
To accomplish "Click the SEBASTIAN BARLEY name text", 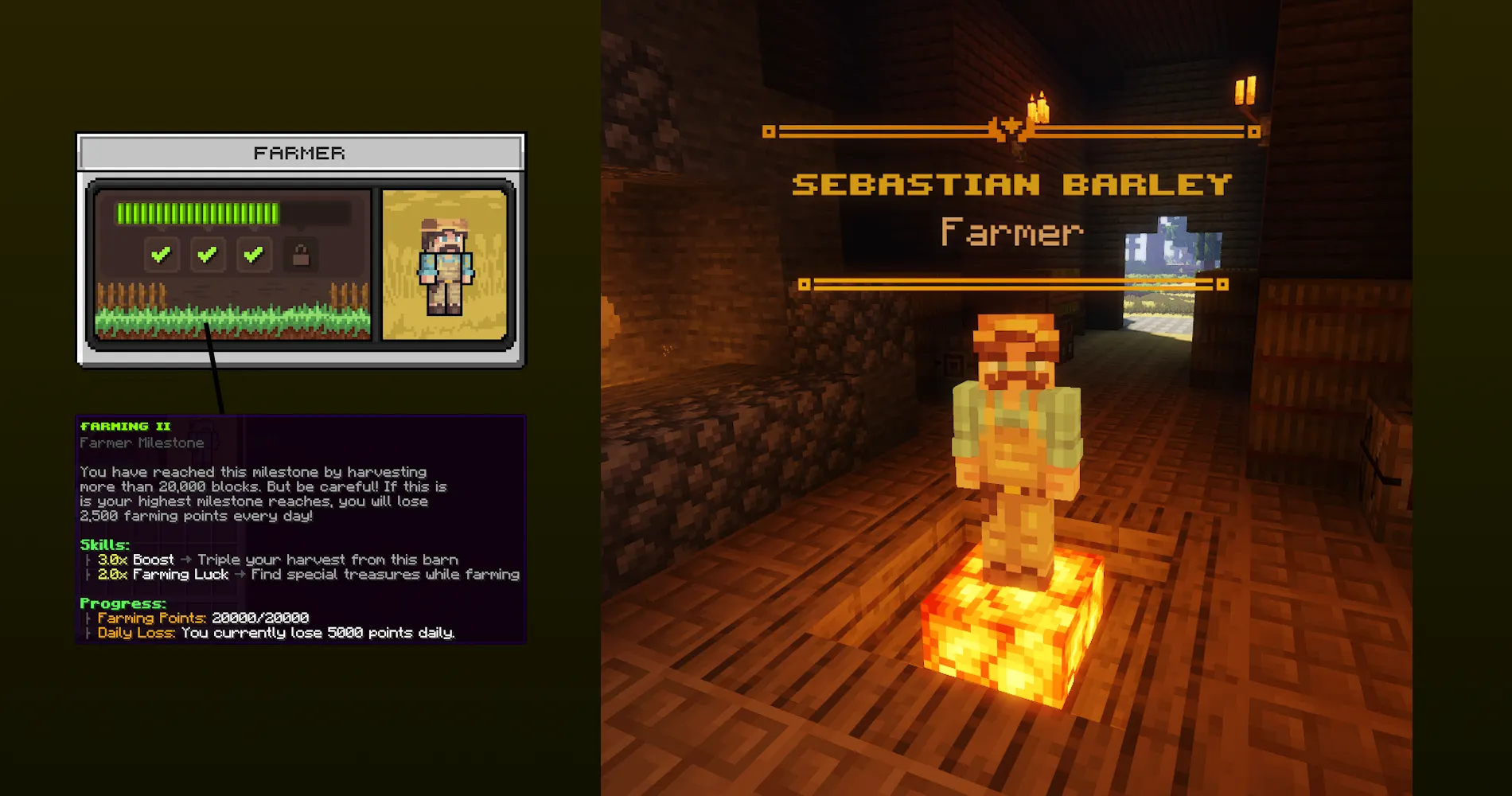I will pos(1012,185).
